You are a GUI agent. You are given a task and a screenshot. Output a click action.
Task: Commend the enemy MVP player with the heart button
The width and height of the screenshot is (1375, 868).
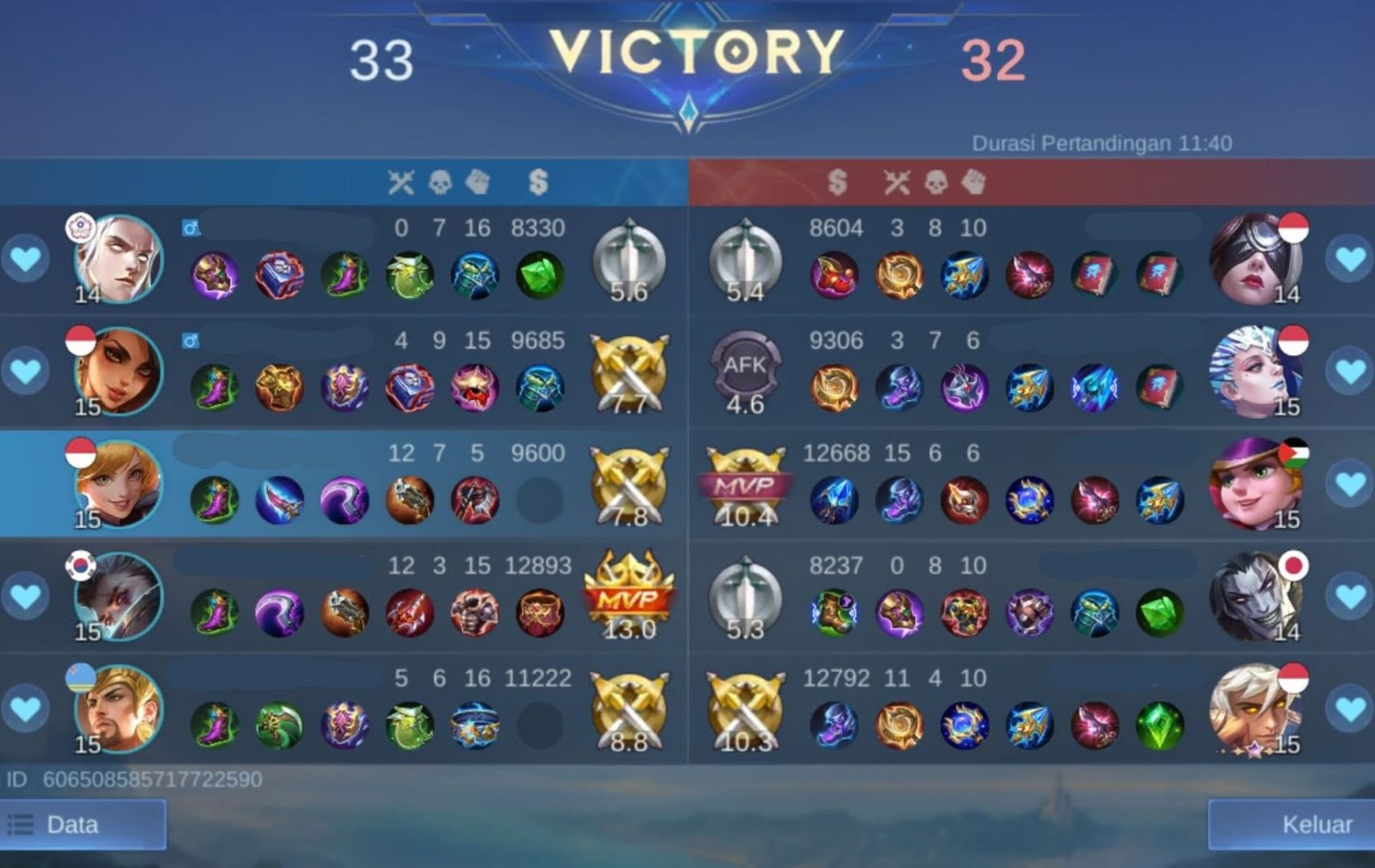pyautogui.click(x=1349, y=483)
